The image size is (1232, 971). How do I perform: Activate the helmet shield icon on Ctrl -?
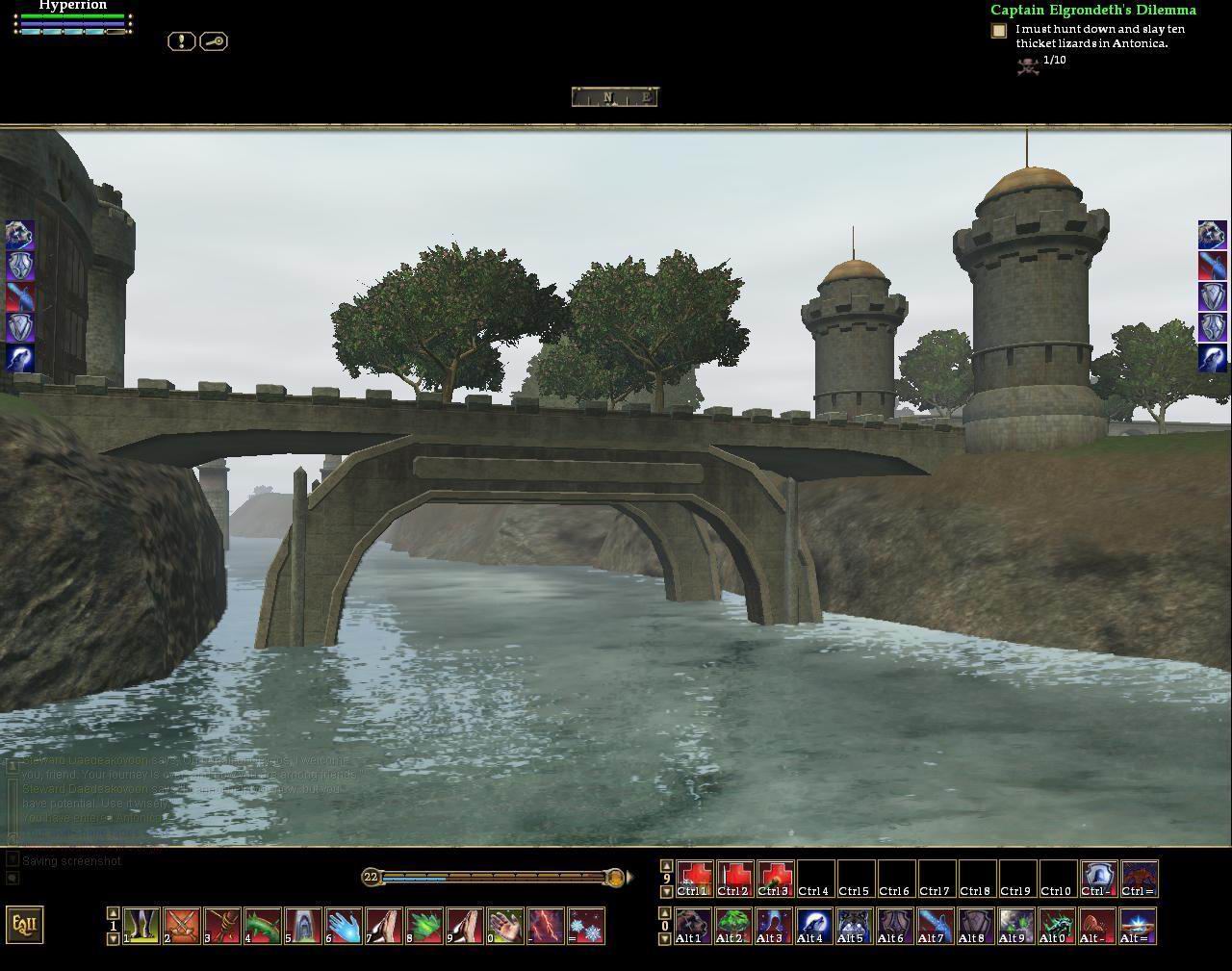(1098, 879)
